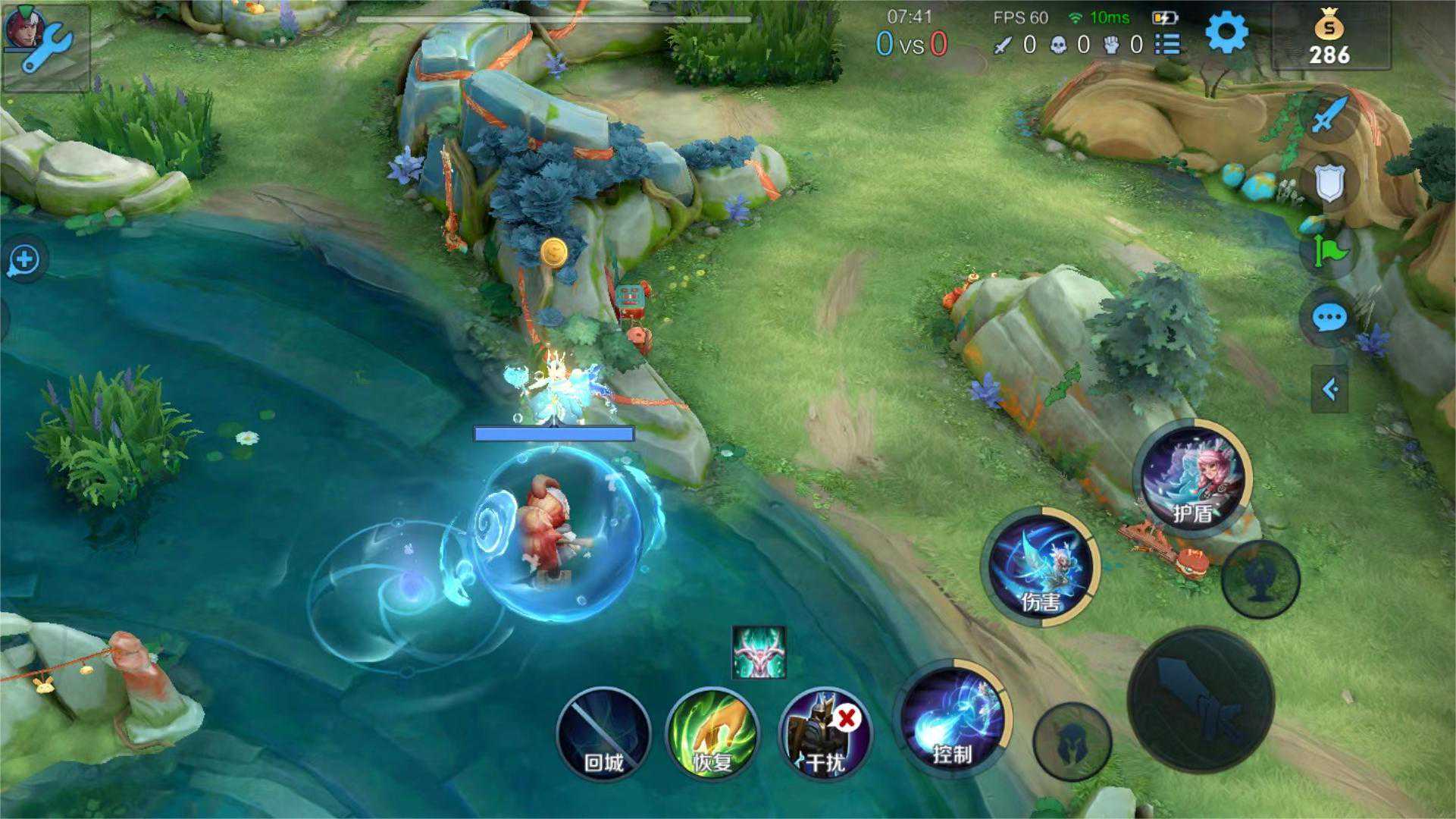Tap the deer-head buff icon
This screenshot has height=819, width=1456.
[x=759, y=652]
